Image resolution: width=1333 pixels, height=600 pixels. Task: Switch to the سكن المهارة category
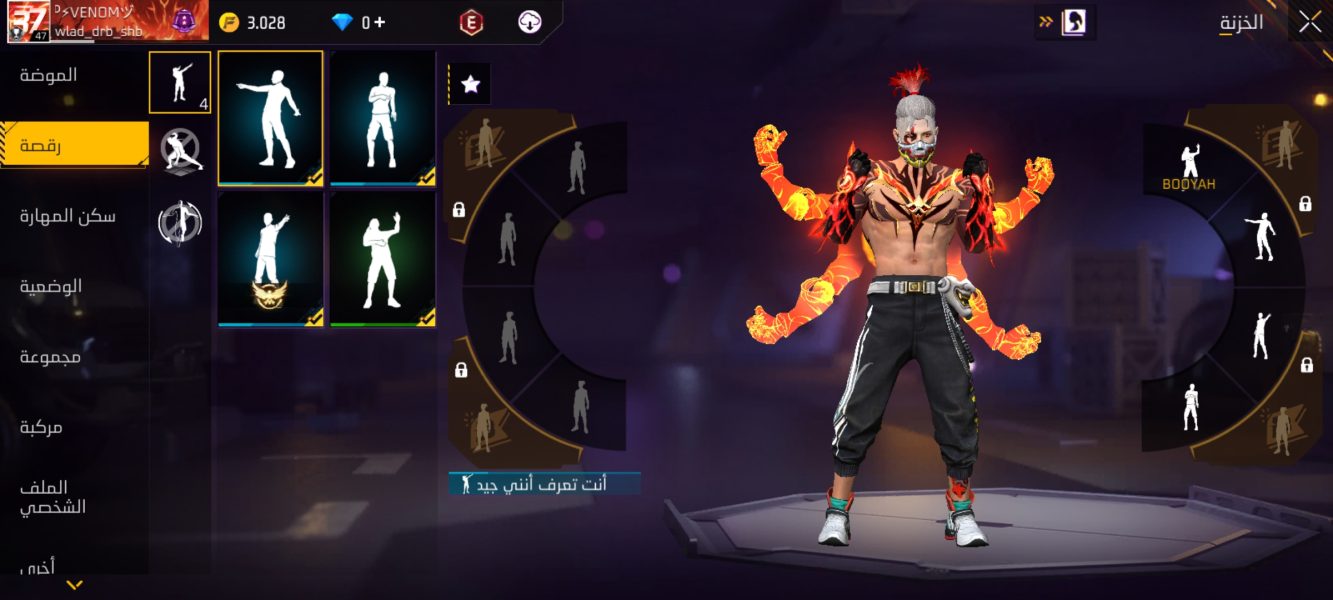pos(68,216)
